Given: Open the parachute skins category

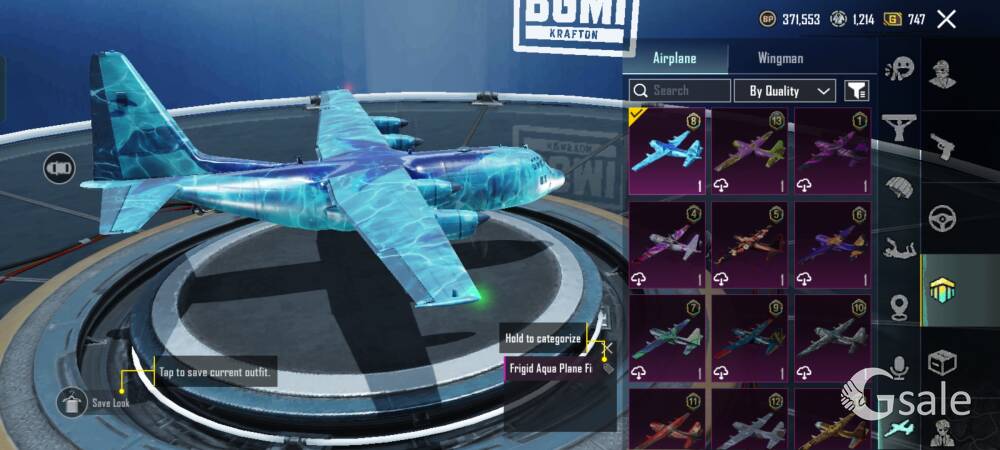Looking at the screenshot, I should (900, 187).
